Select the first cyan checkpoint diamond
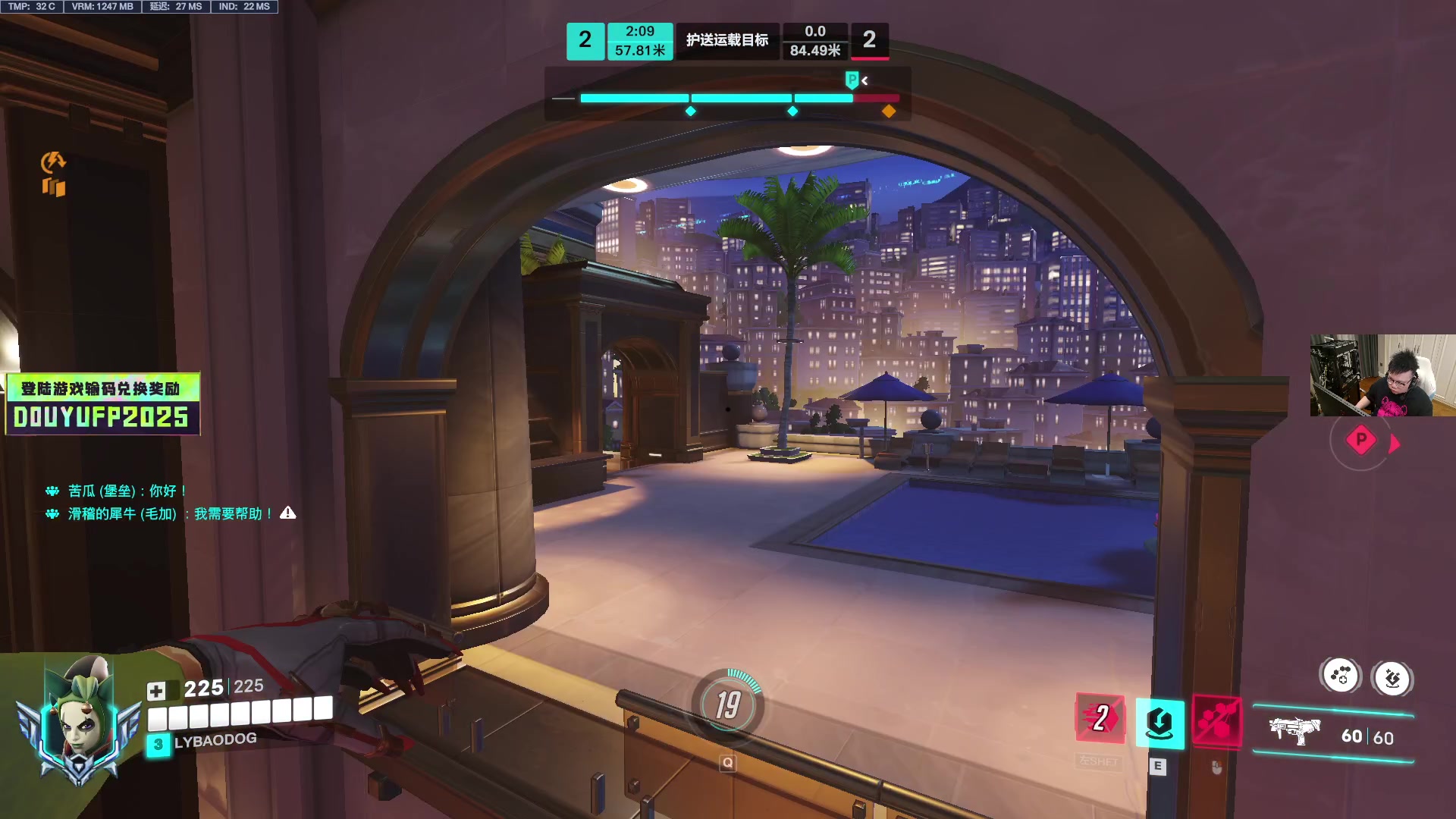1456x819 pixels. point(690,111)
